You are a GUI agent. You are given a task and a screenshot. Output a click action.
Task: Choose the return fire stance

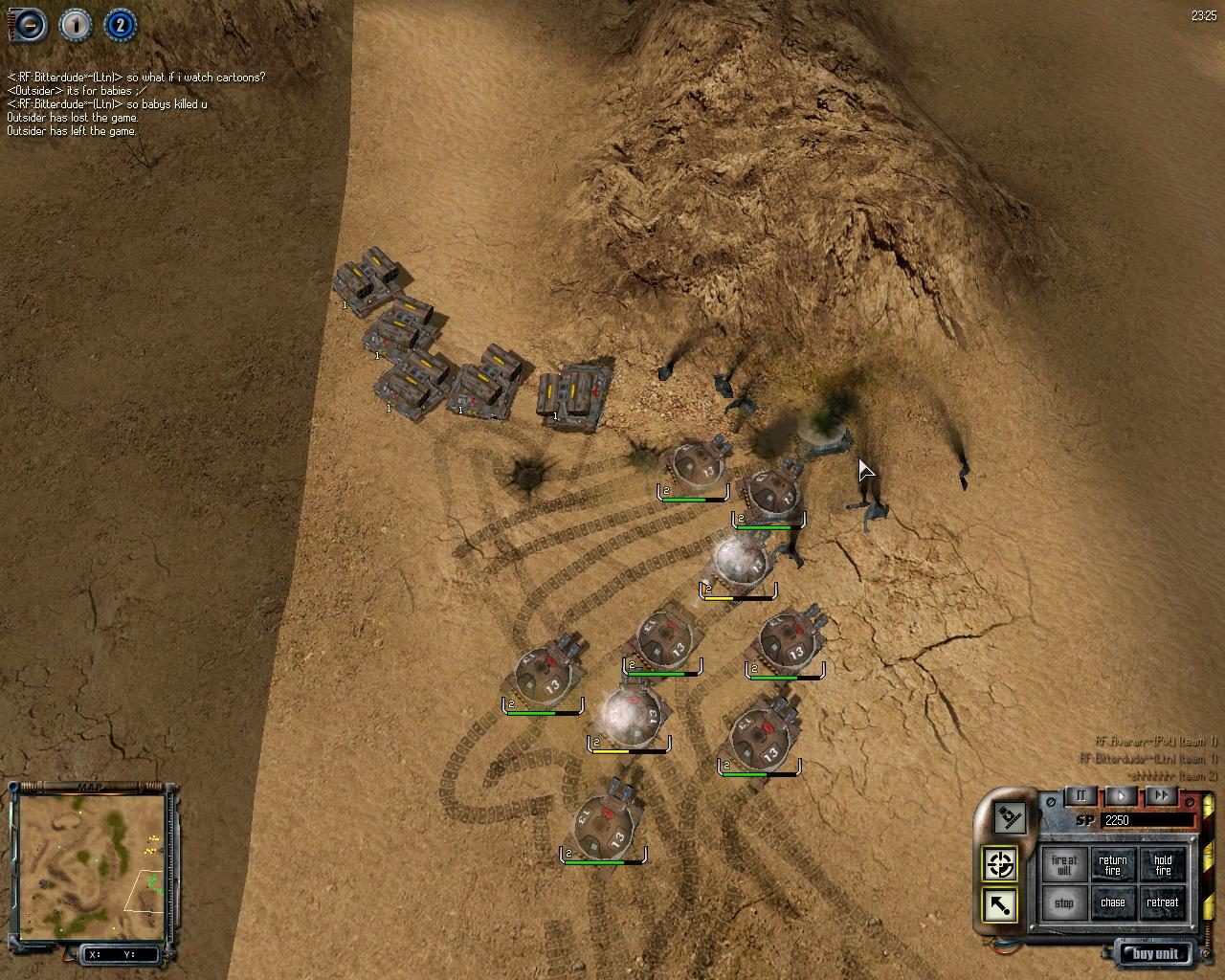[1112, 865]
